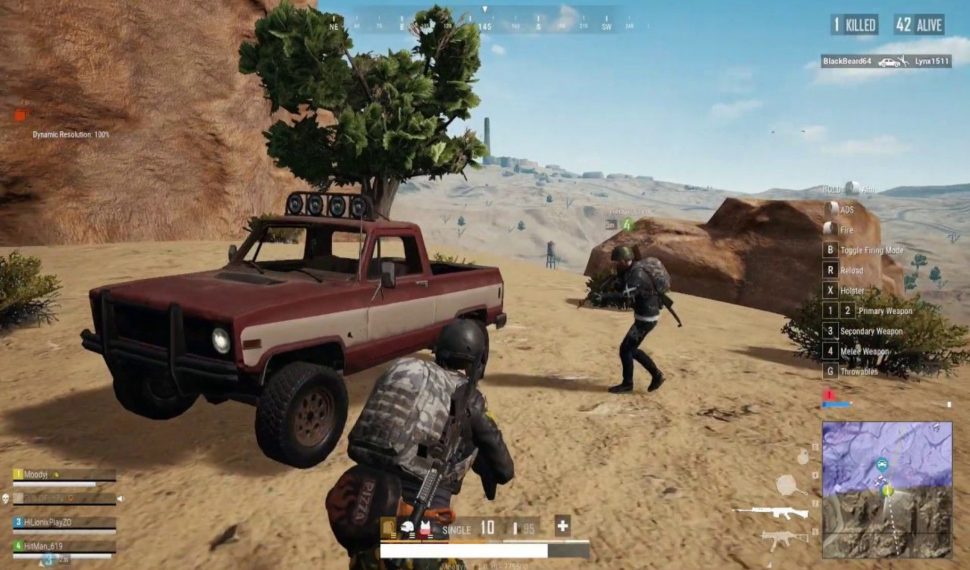Screen dimensions: 970x570
Task: Click the white plus heal icon
Action: click(x=562, y=526)
